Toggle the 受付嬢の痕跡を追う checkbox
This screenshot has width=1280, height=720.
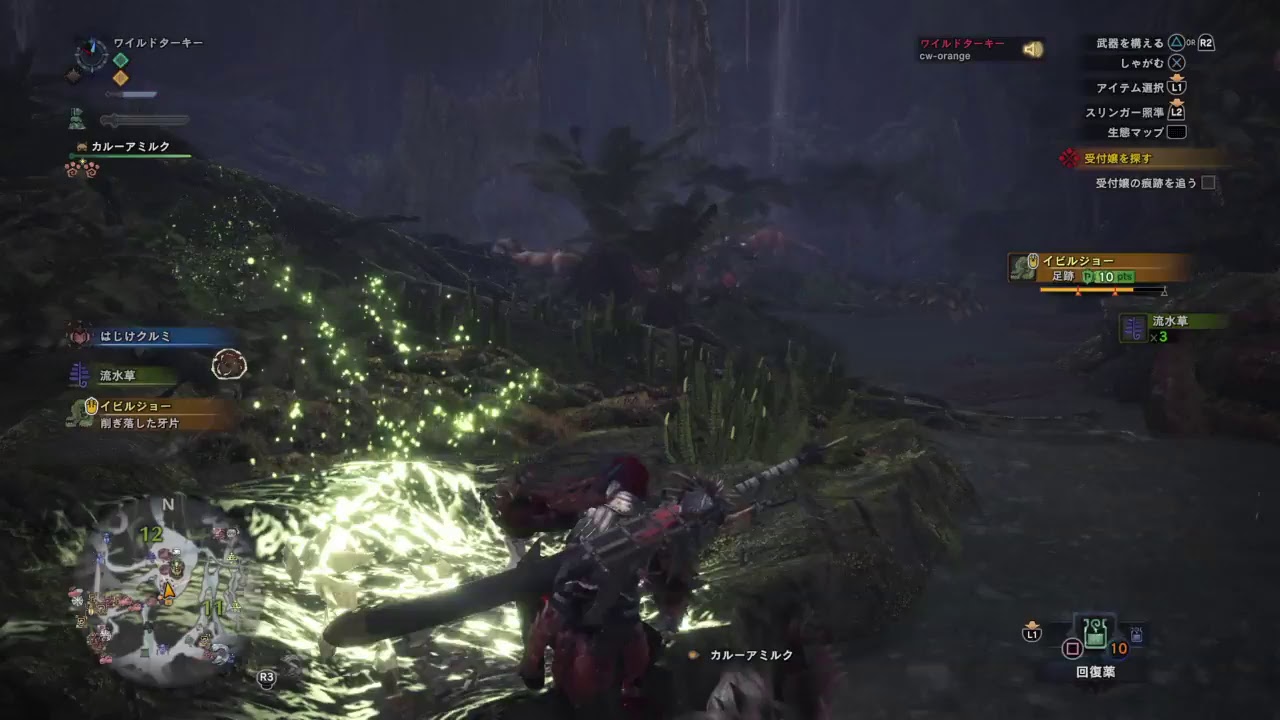click(x=1208, y=183)
